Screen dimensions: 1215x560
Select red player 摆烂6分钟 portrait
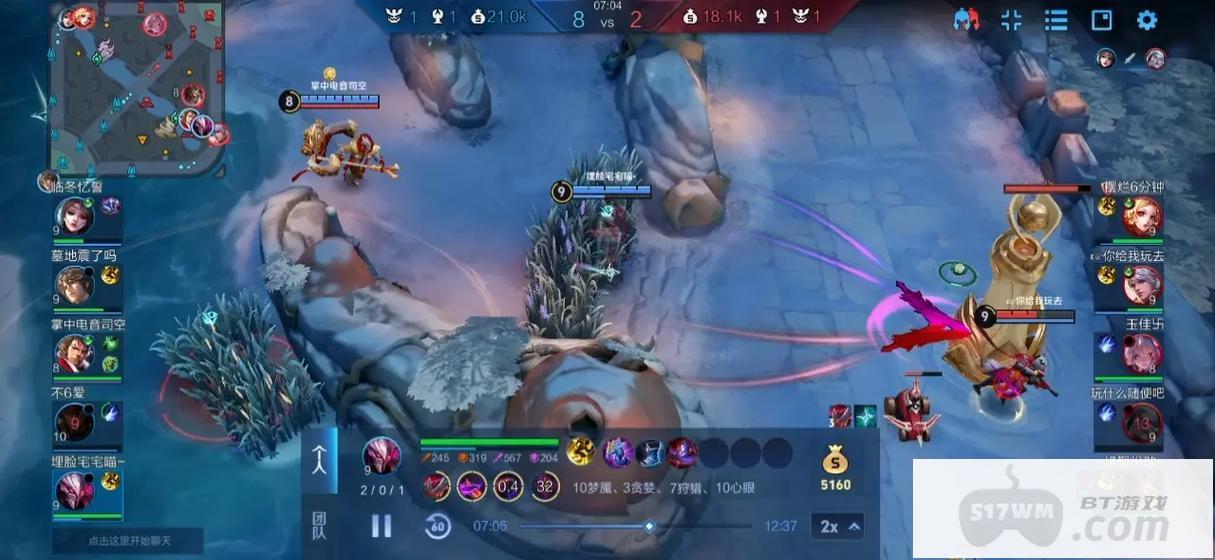point(1142,216)
